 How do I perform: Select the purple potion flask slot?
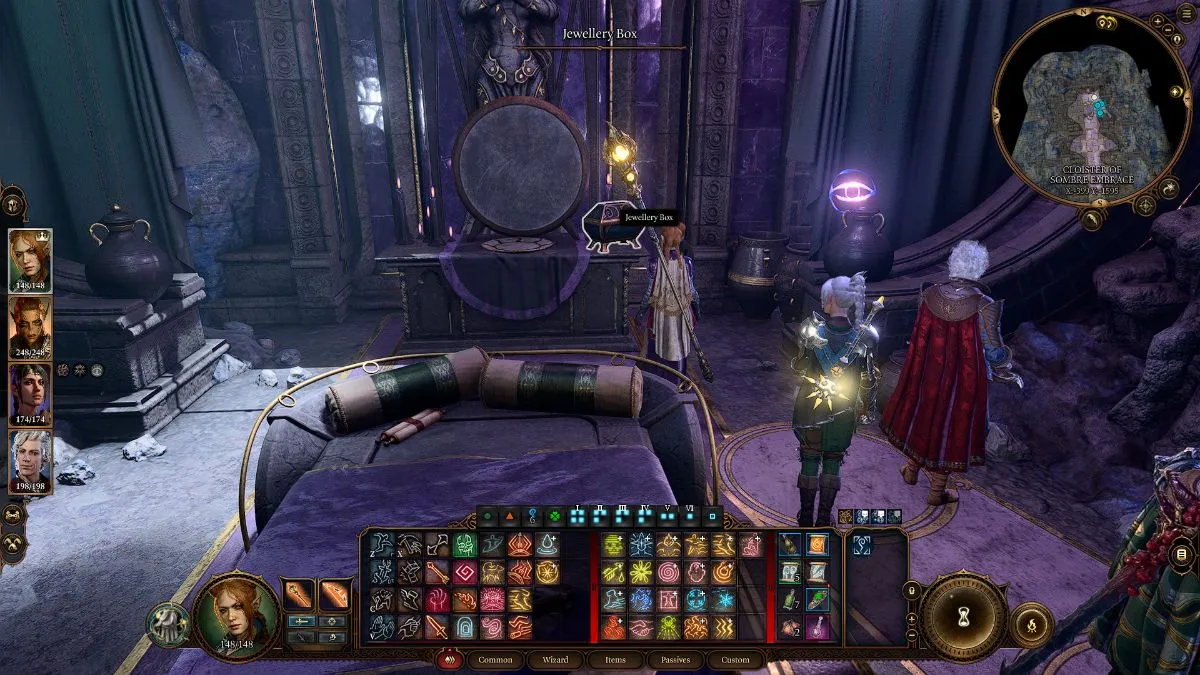[x=818, y=627]
